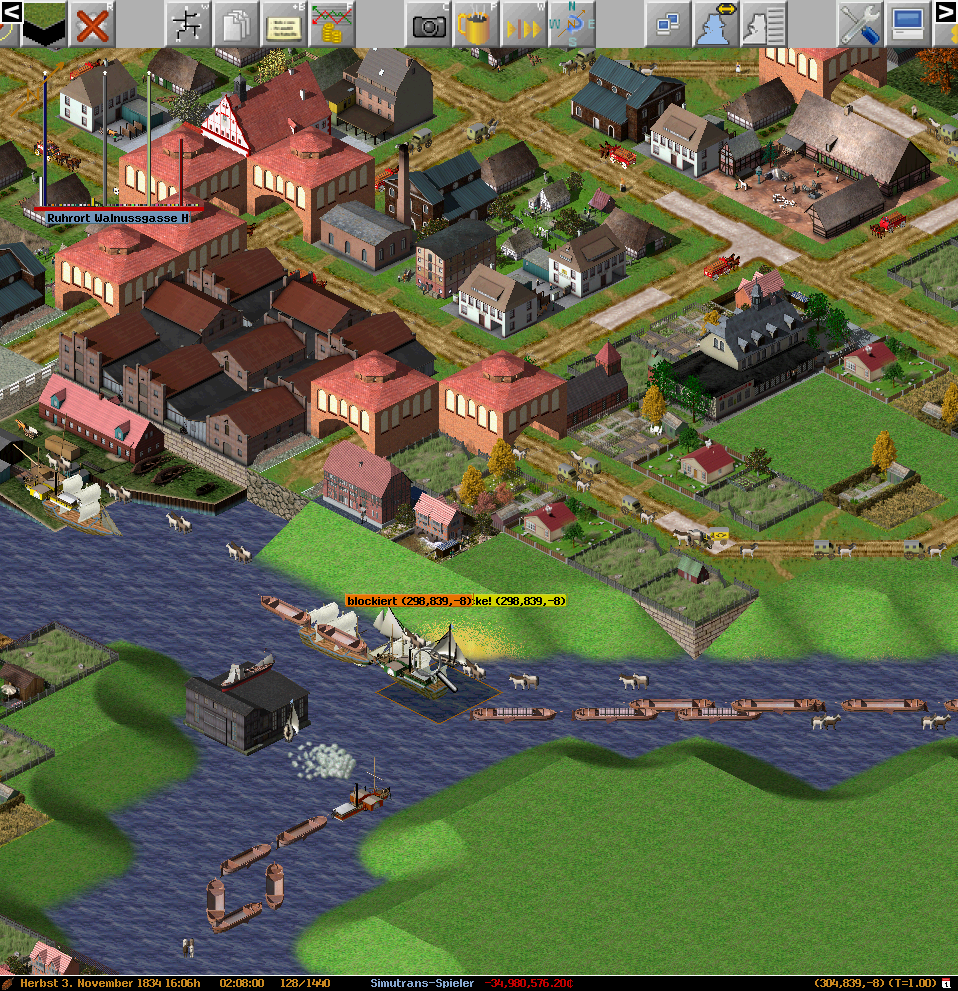The height and width of the screenshot is (991, 958).
Task: Select the landscape slope tool
Action: 44,22
